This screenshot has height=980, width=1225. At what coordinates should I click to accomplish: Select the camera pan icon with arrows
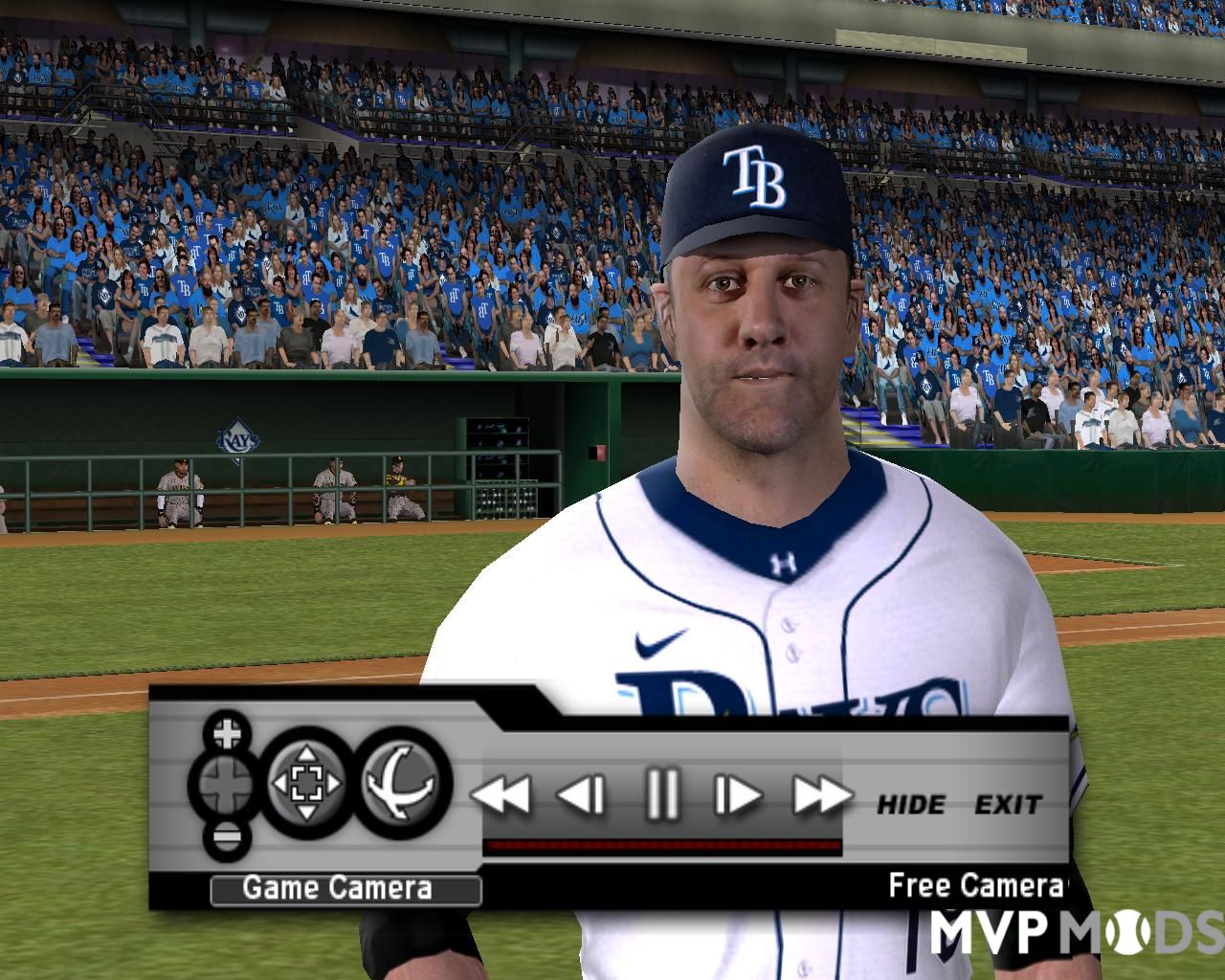tap(307, 781)
